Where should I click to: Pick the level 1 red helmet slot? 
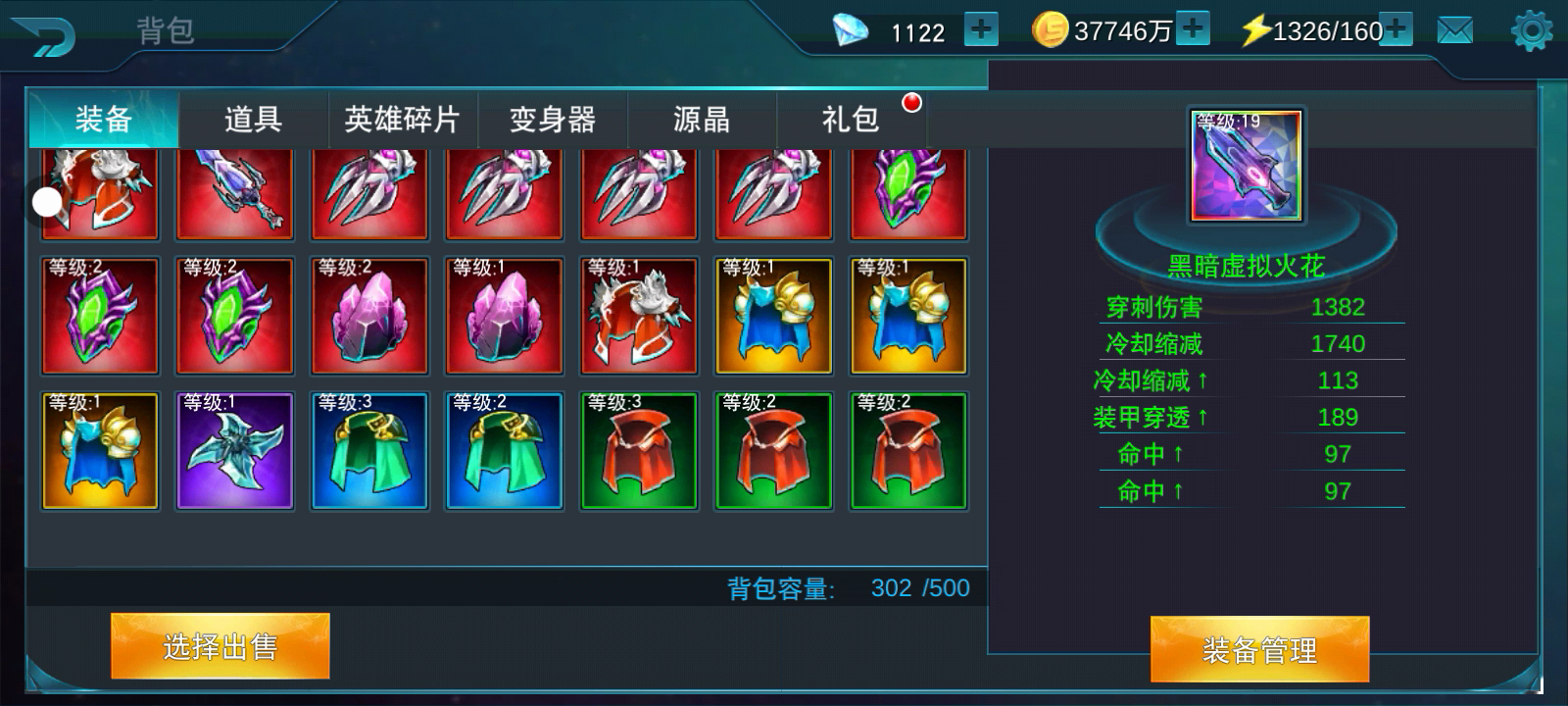pos(639,316)
